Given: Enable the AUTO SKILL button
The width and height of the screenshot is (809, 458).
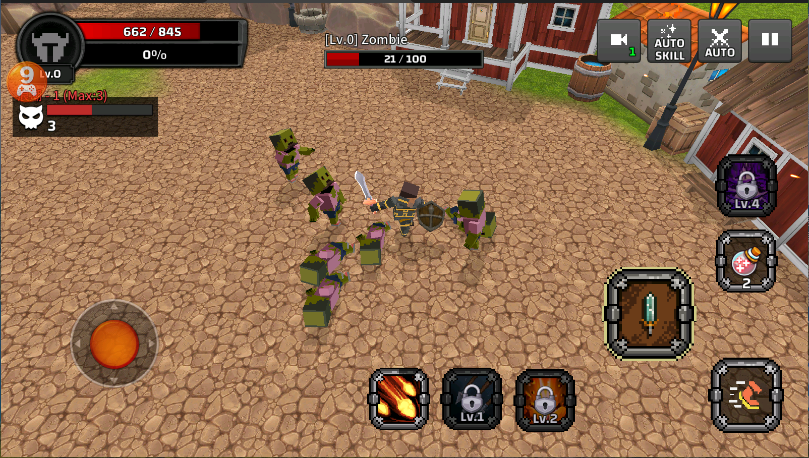Looking at the screenshot, I should [669, 41].
